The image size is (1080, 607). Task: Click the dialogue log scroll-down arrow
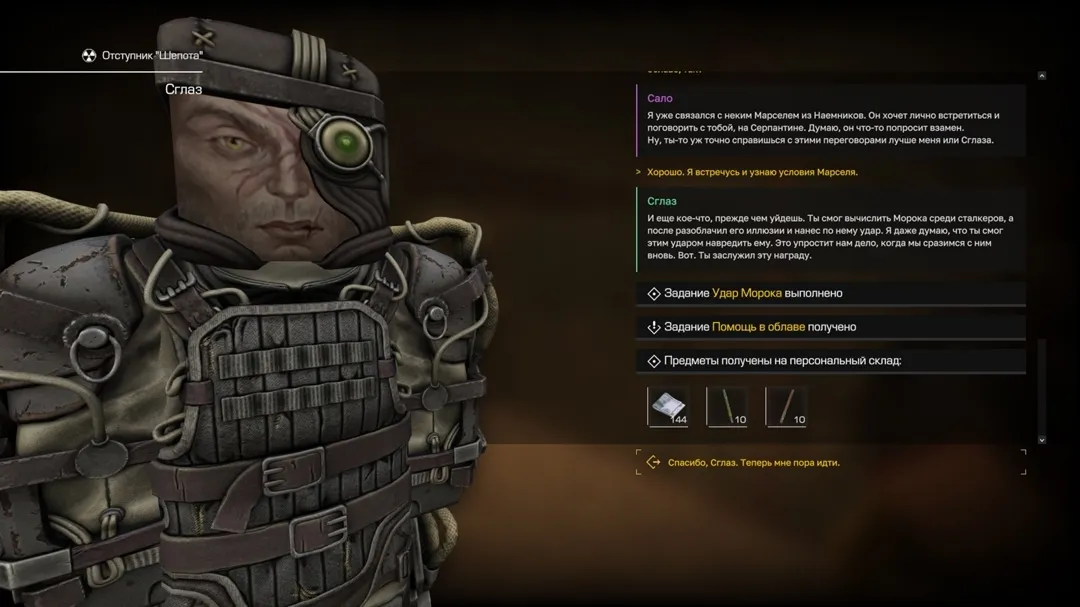(1041, 439)
